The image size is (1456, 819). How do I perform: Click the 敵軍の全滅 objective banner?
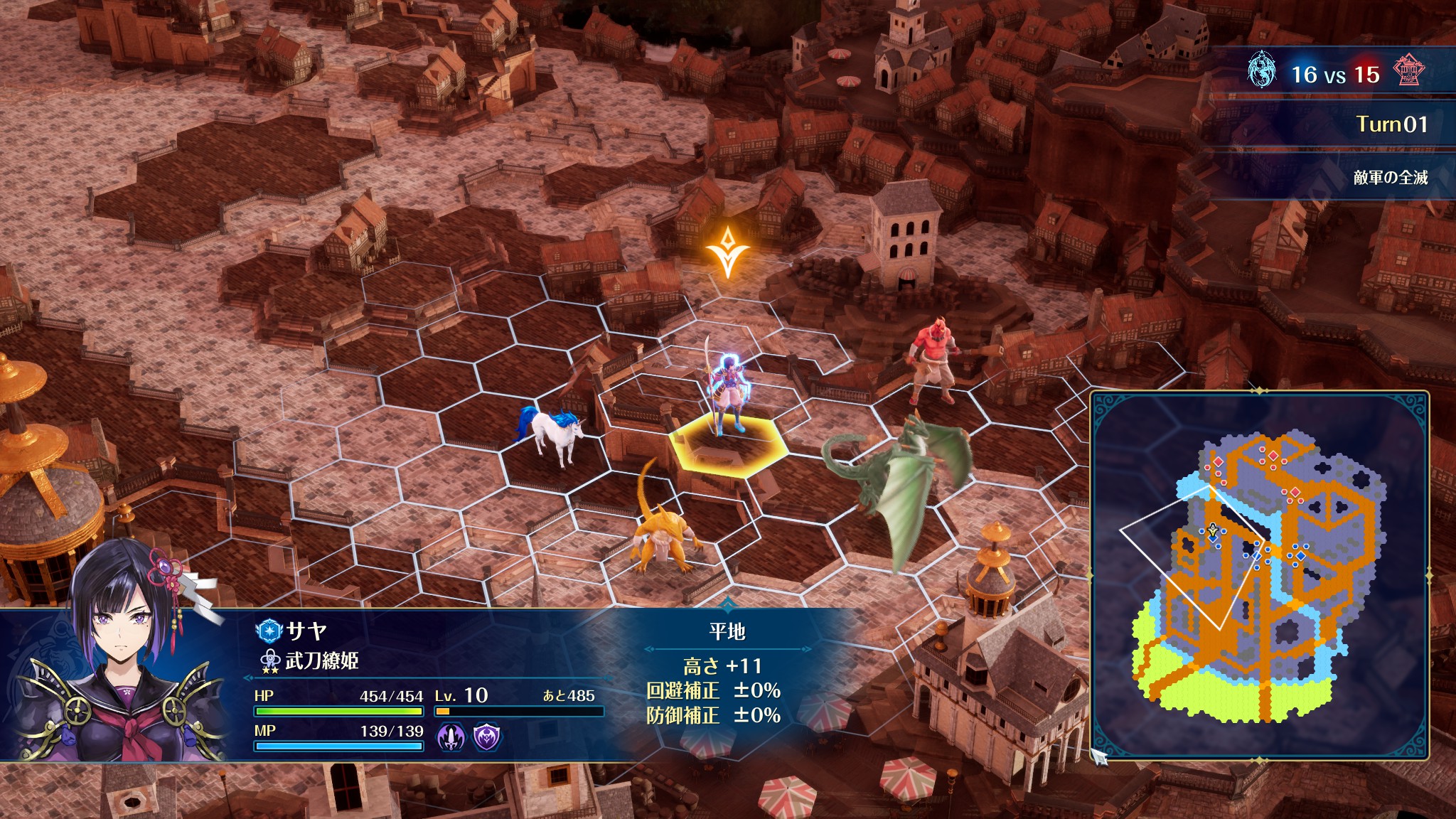pyautogui.click(x=1390, y=177)
